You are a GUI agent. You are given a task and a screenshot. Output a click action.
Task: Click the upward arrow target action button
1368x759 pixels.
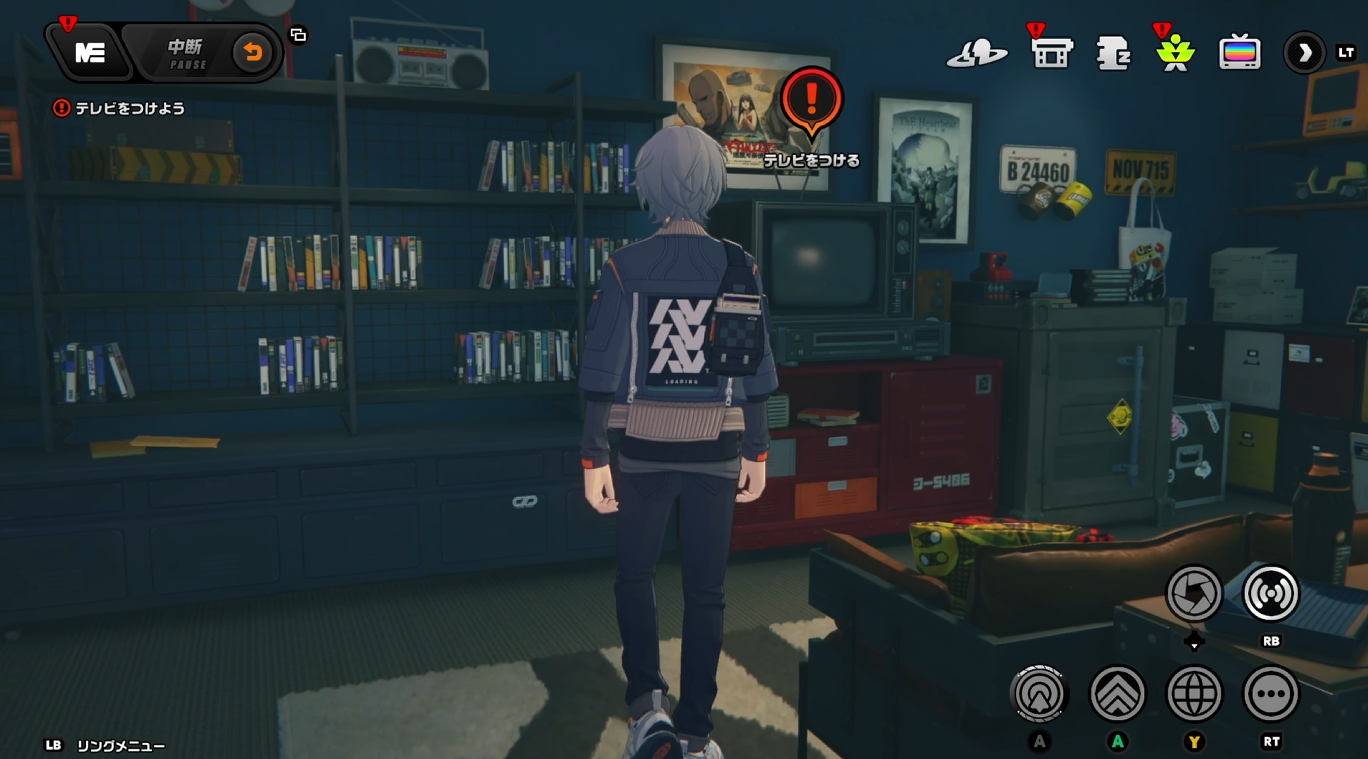(1040, 693)
